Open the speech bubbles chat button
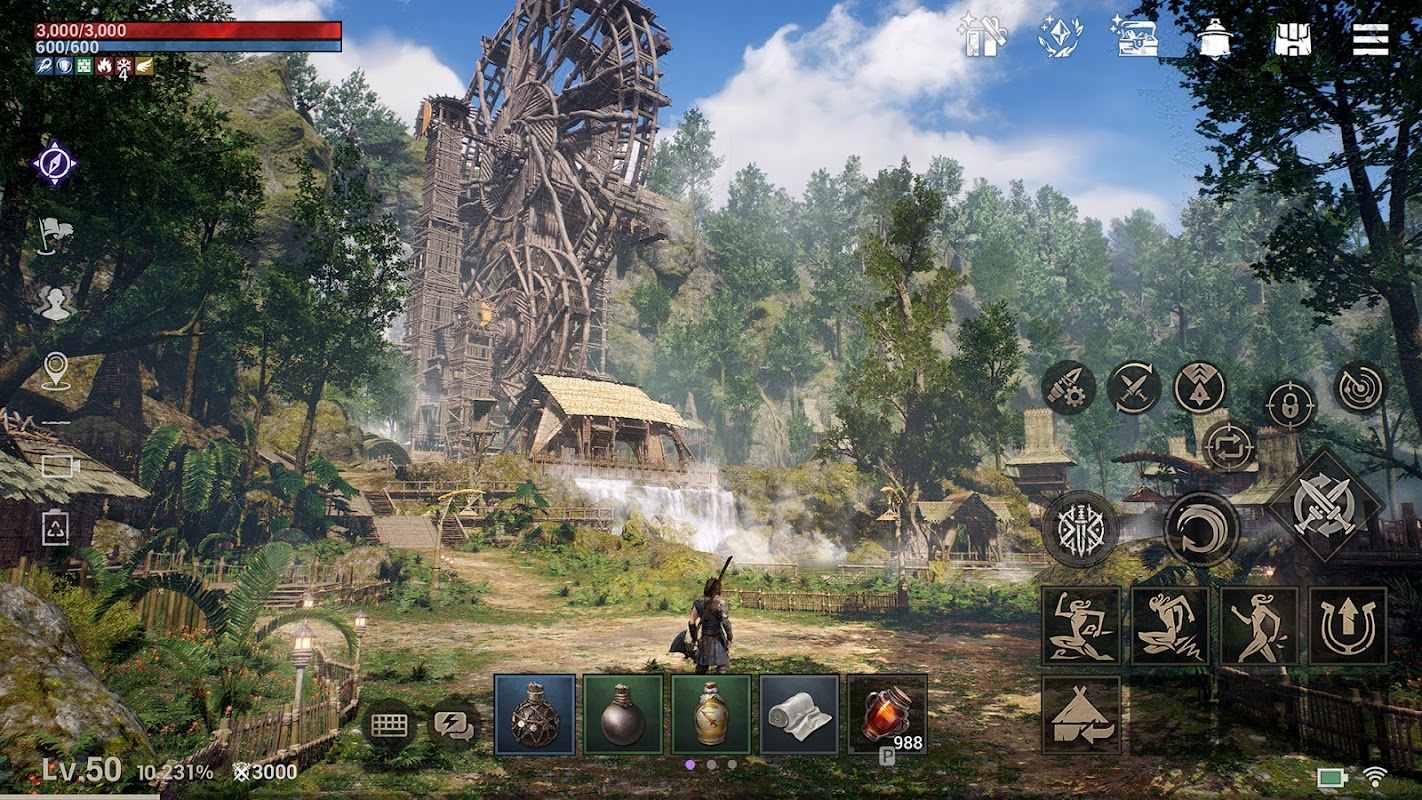1422x800 pixels. click(454, 725)
